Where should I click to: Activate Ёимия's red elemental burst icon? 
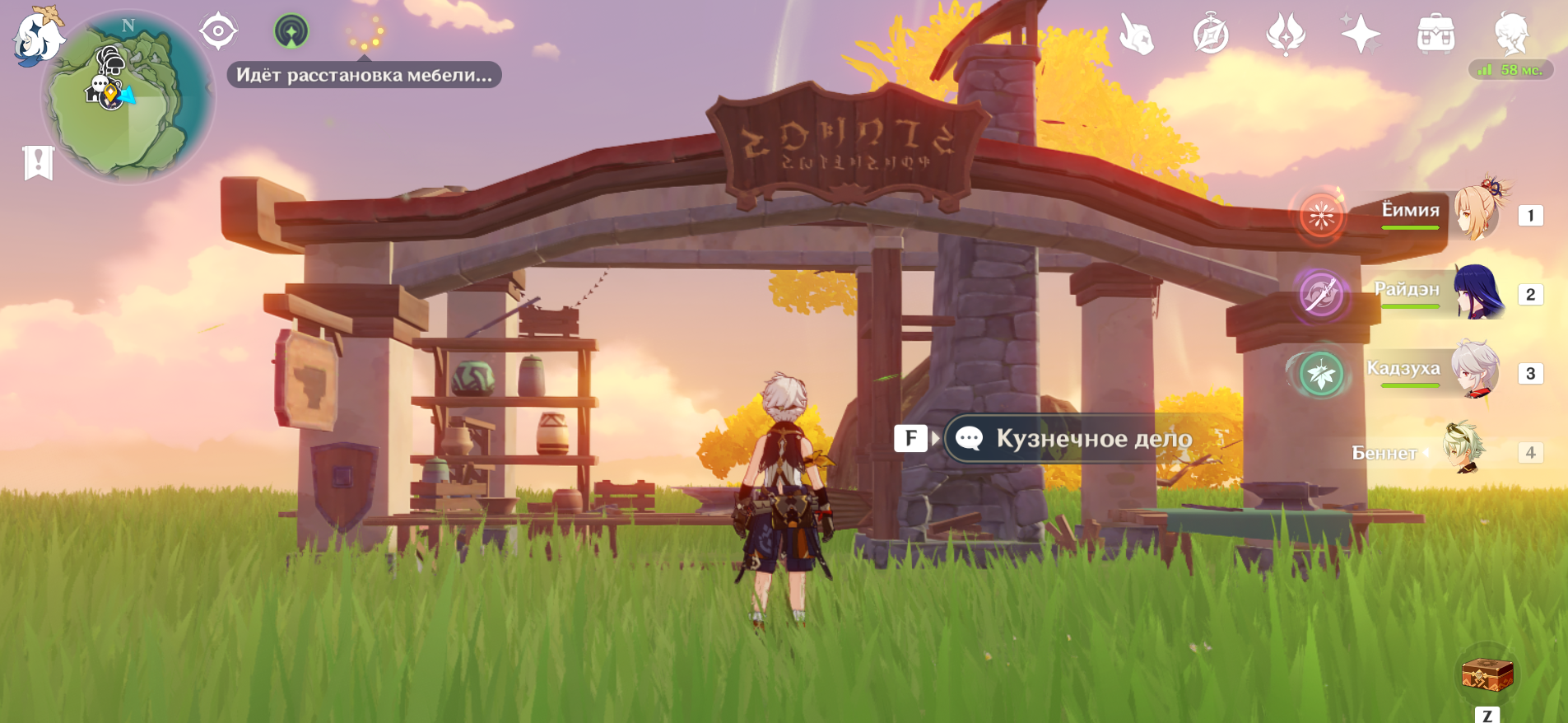coord(1321,217)
